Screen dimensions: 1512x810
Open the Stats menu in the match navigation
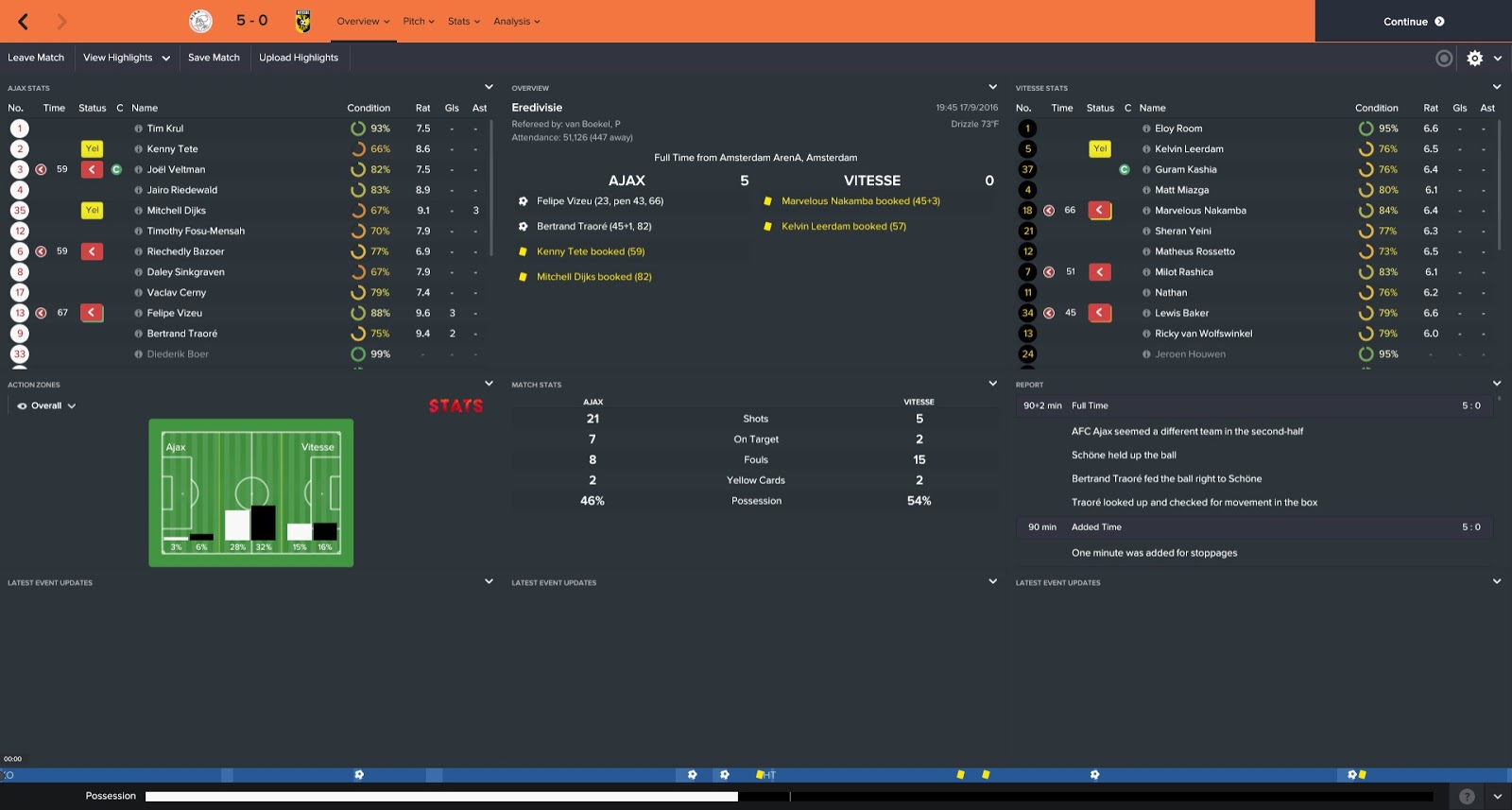(x=462, y=20)
